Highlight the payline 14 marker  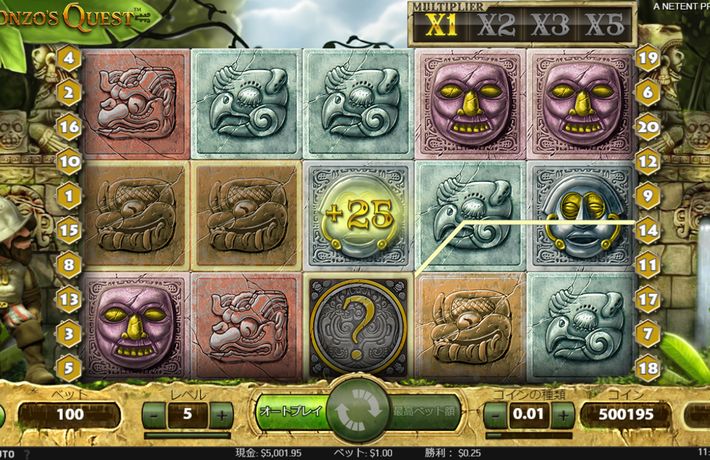647,230
